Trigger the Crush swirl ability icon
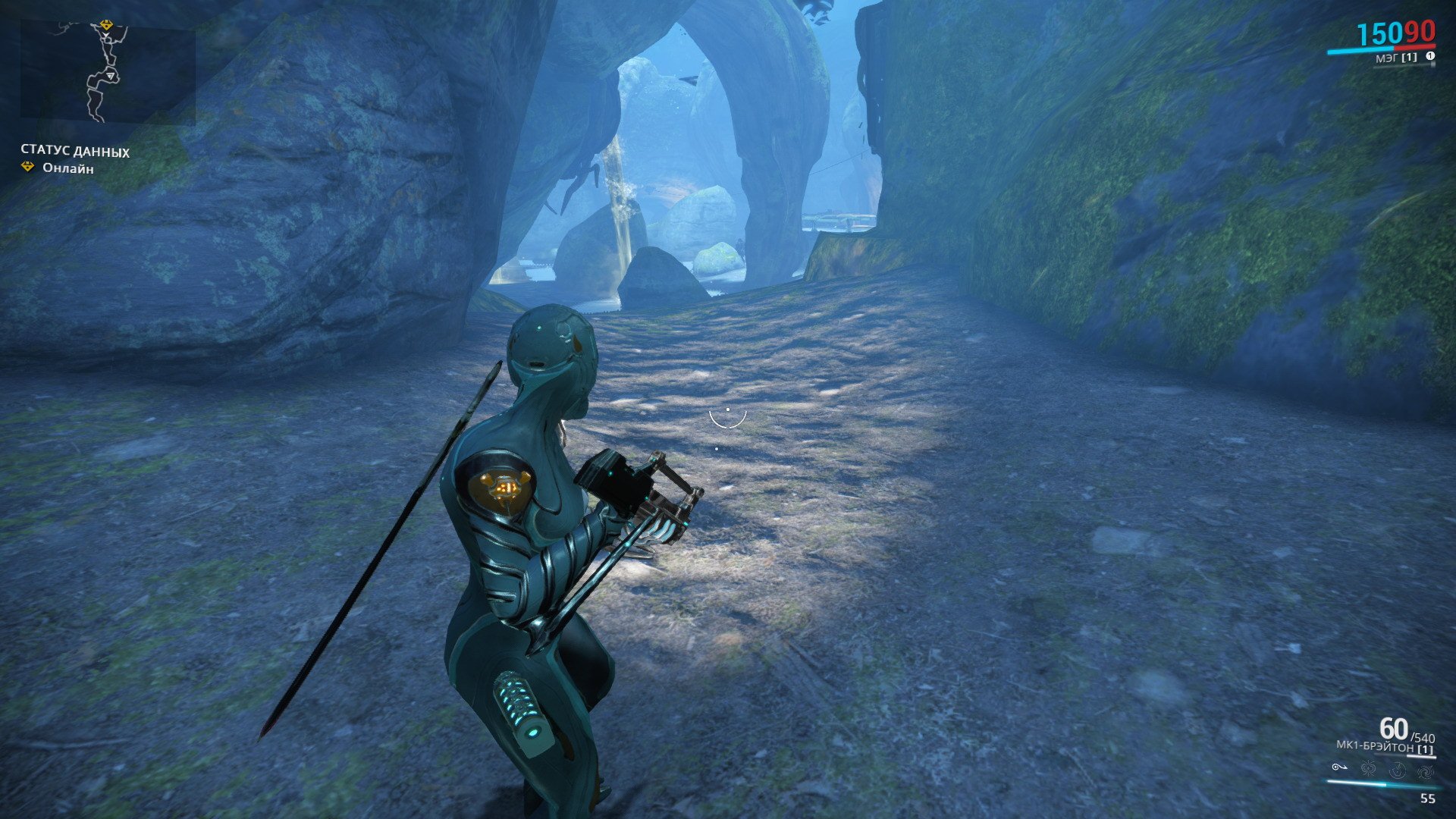The height and width of the screenshot is (819, 1456). coord(1425,770)
